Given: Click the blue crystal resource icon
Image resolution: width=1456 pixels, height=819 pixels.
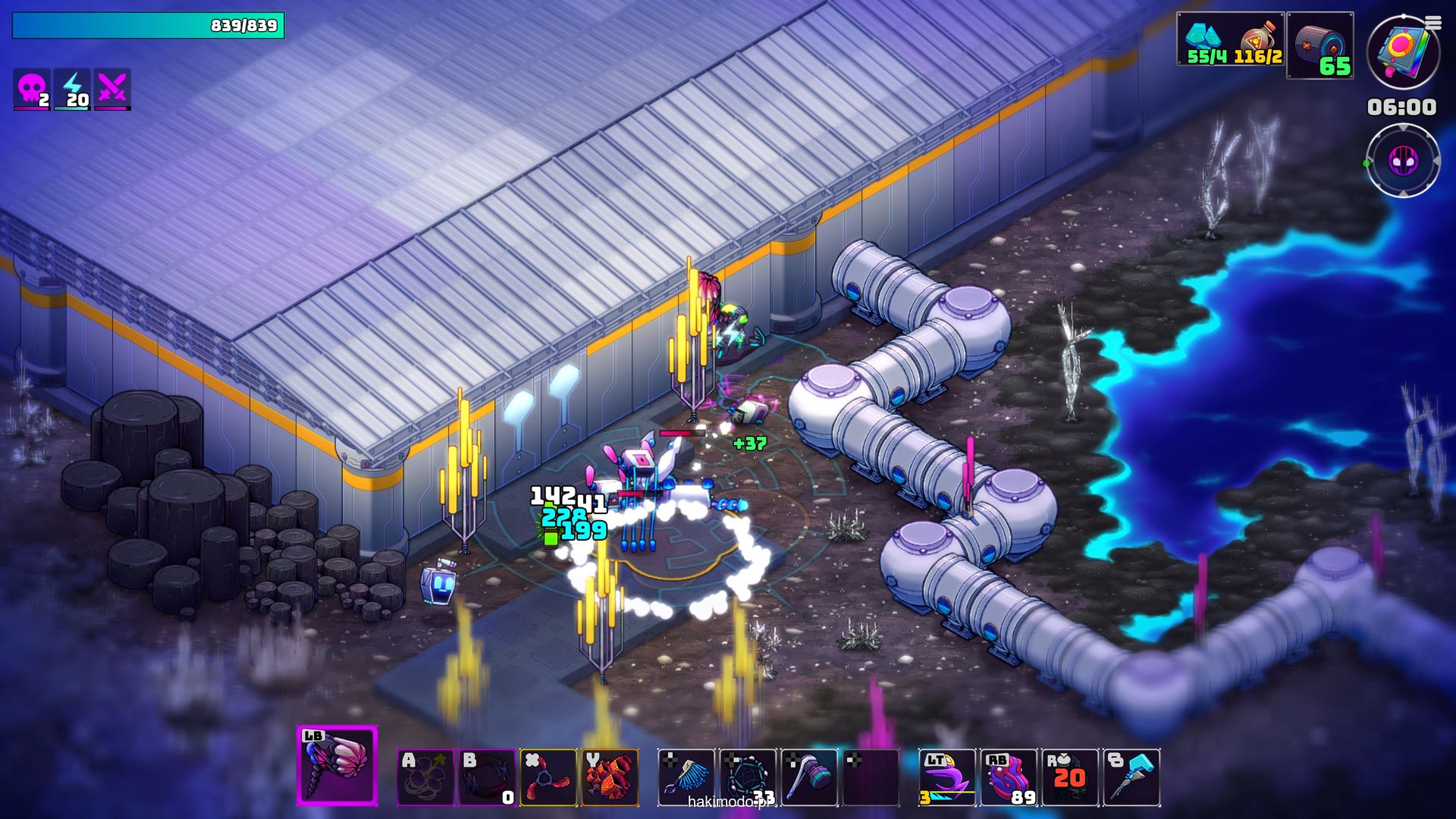Looking at the screenshot, I should tap(1203, 36).
